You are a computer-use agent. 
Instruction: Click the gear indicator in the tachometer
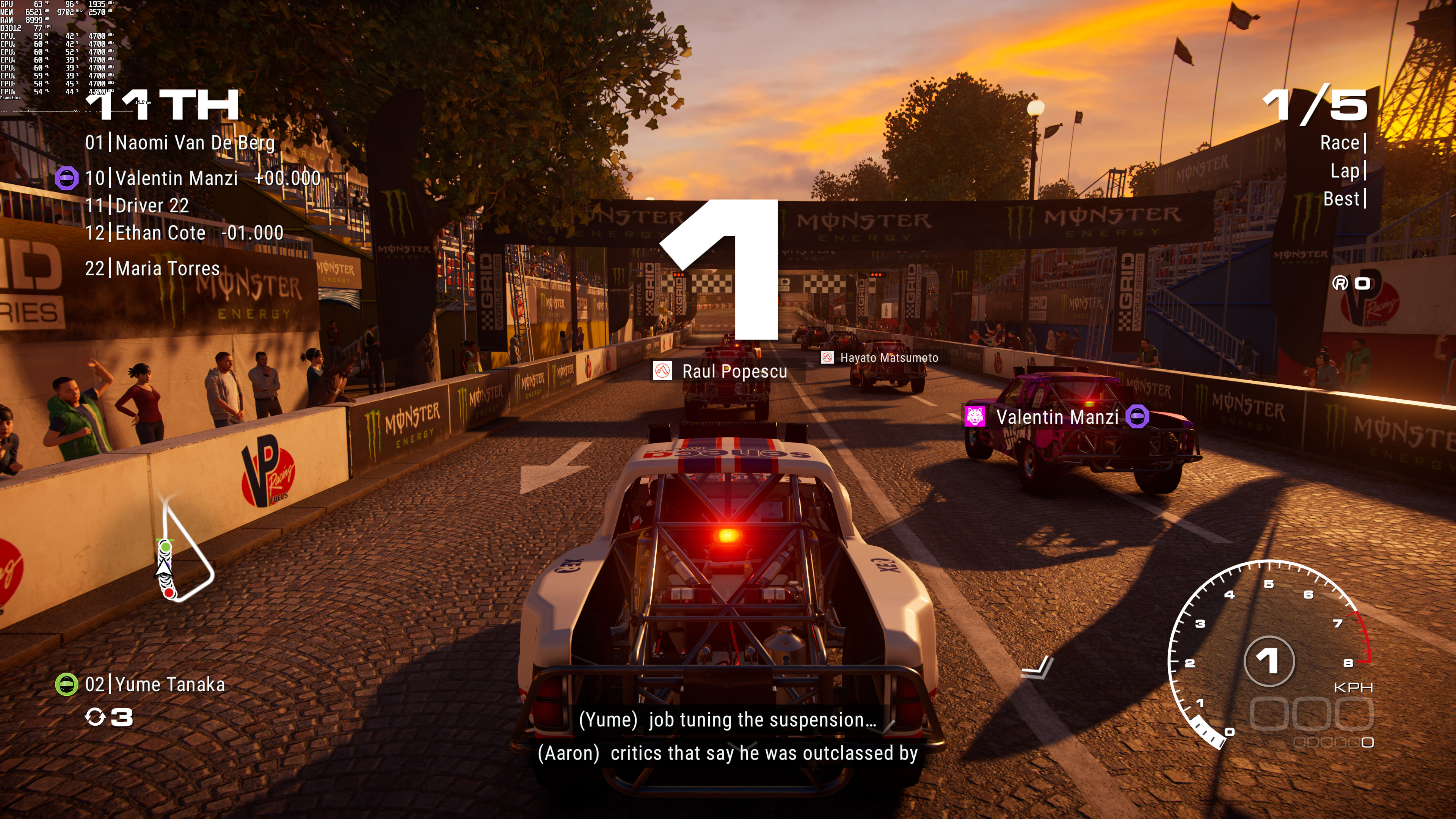click(1268, 661)
